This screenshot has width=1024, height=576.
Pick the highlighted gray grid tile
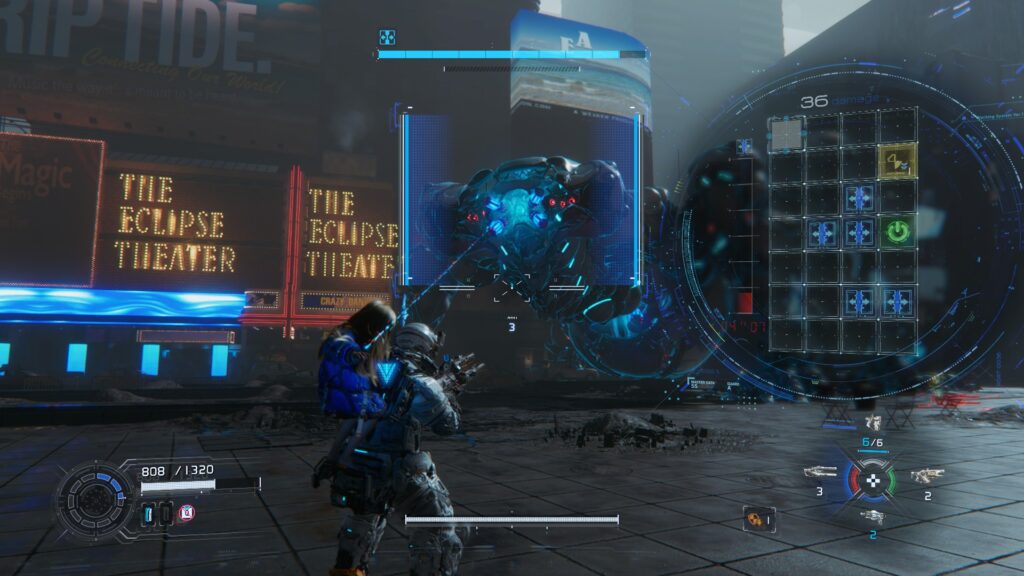[785, 133]
